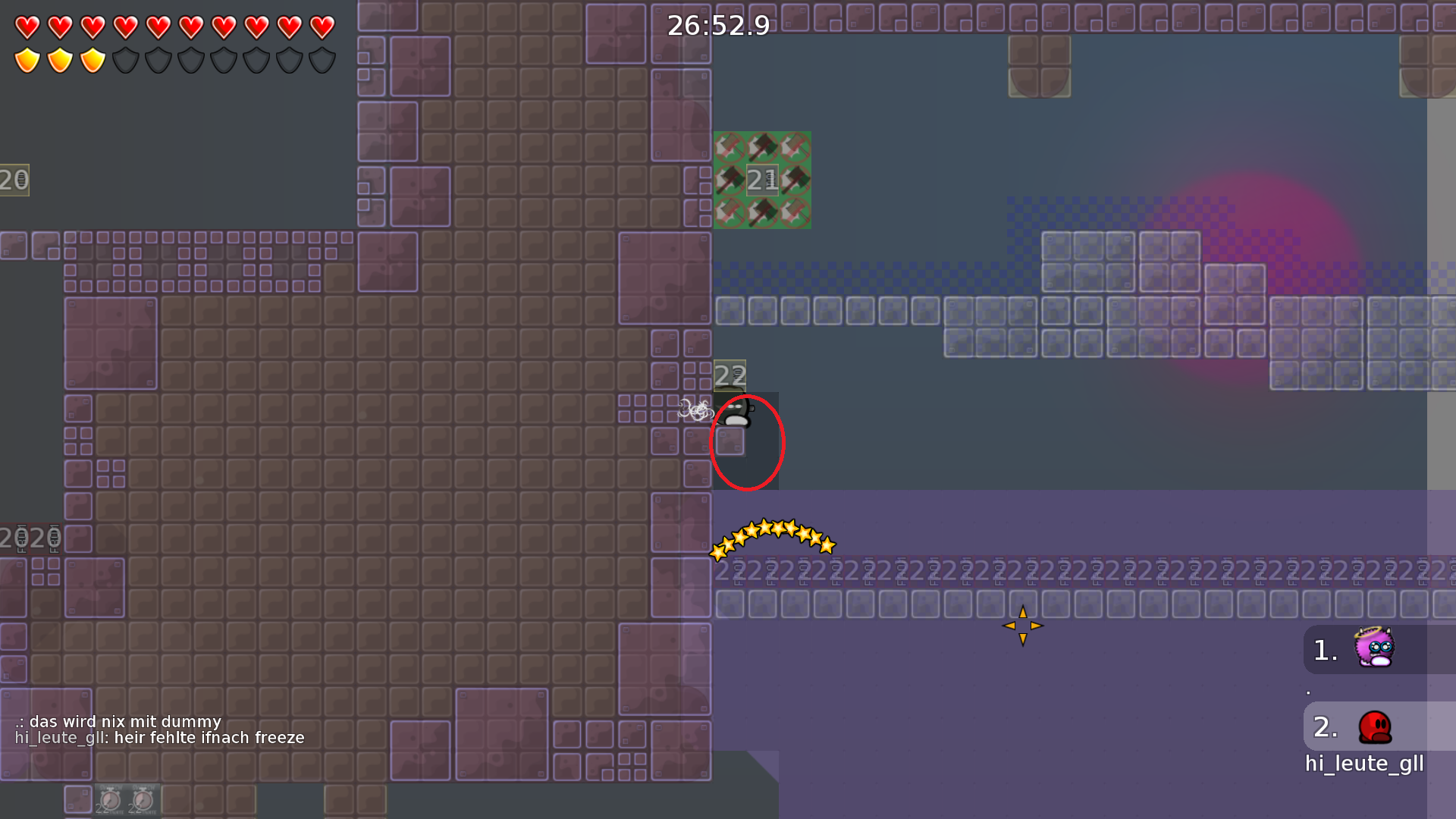Click the third golden shield armor icon
The height and width of the screenshot is (819, 1456).
point(91,58)
